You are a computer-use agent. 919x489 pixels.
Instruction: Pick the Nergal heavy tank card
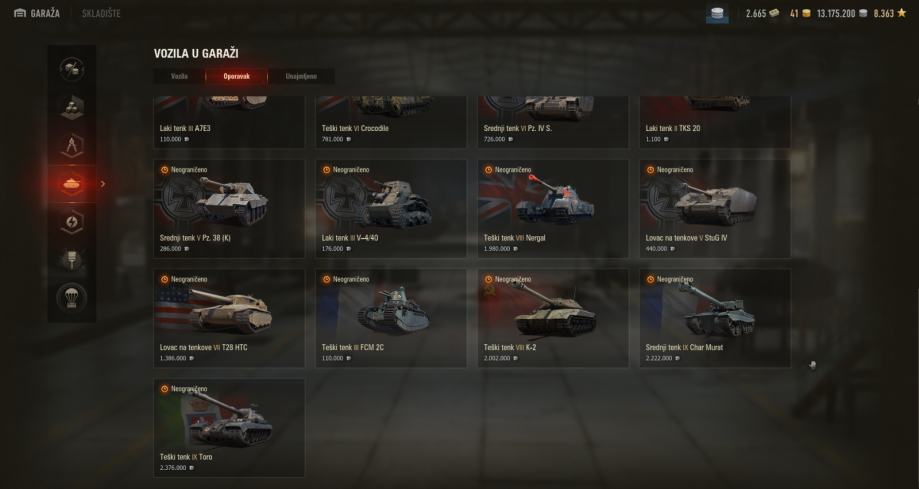553,207
